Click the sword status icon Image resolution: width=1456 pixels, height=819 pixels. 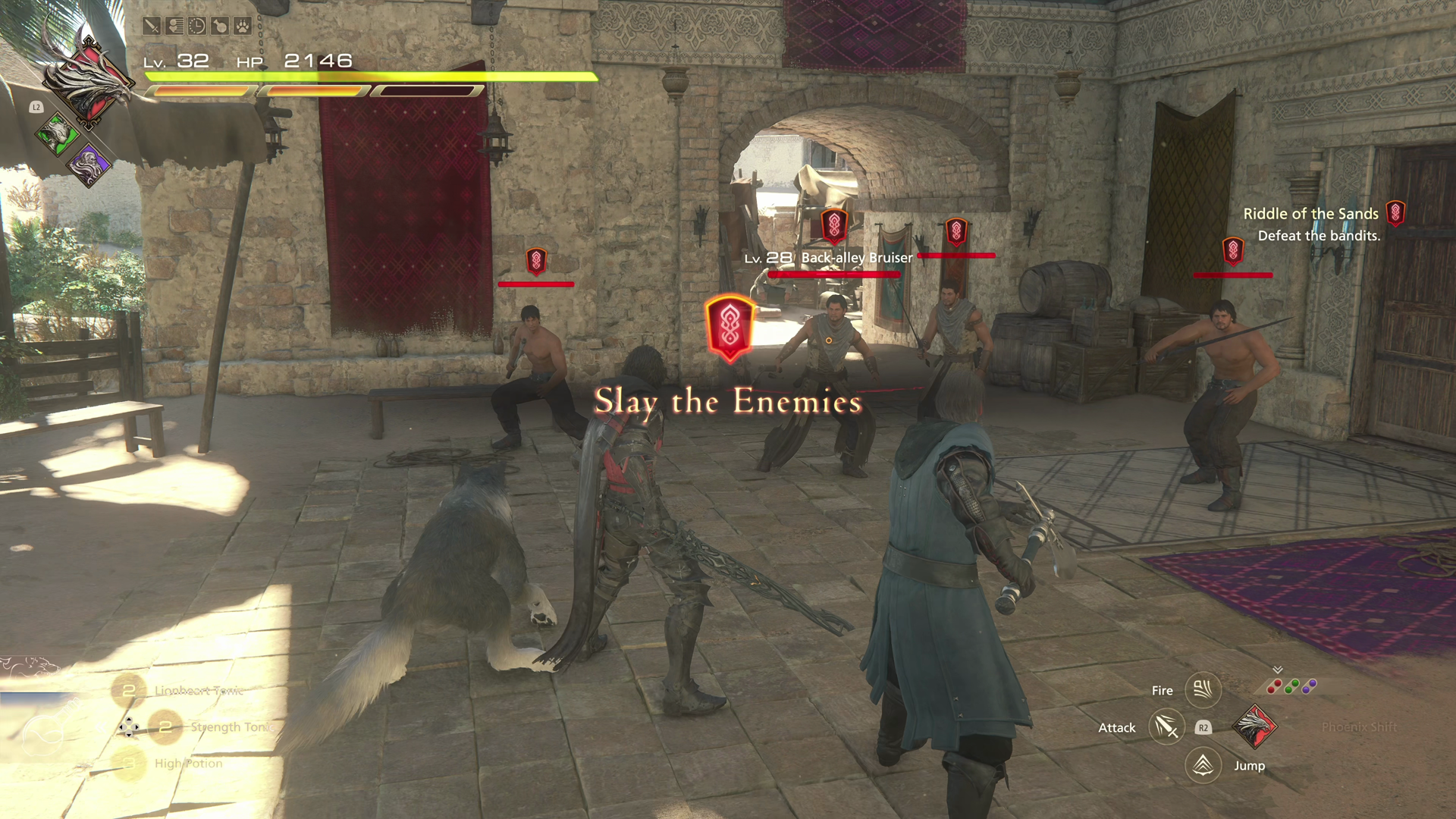coord(152,27)
